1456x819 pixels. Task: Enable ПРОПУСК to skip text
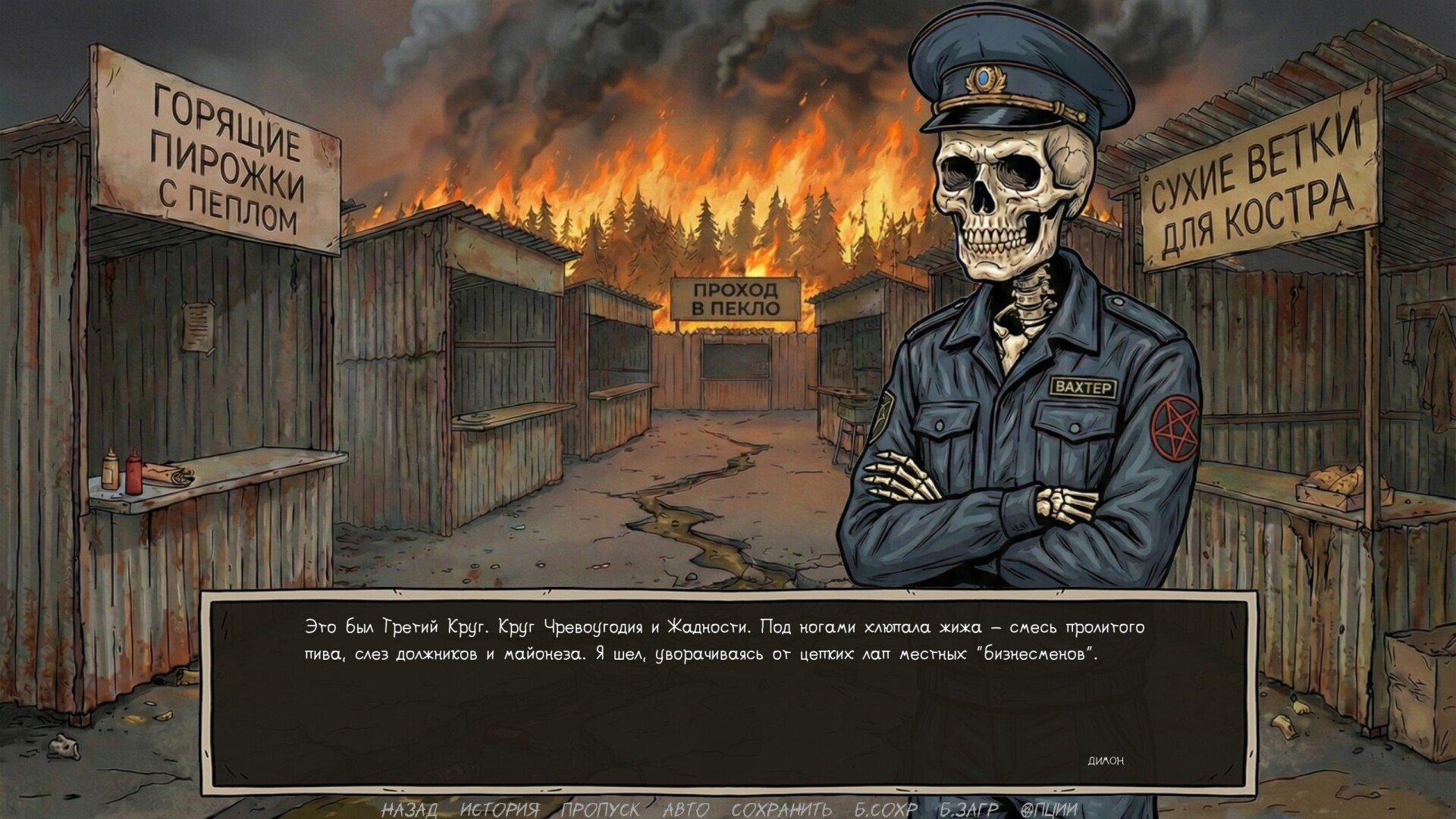[599, 808]
